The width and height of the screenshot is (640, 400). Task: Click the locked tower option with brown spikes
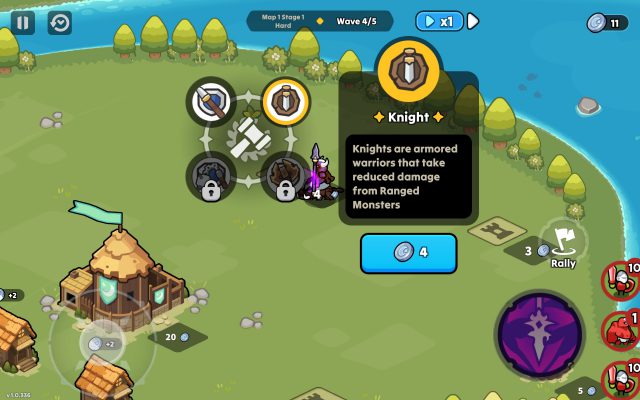pyautogui.click(x=286, y=176)
